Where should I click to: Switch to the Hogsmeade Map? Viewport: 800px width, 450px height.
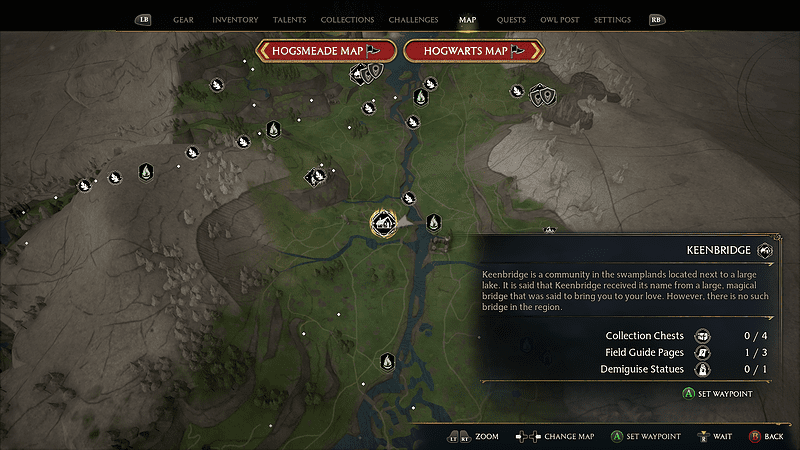[327, 50]
